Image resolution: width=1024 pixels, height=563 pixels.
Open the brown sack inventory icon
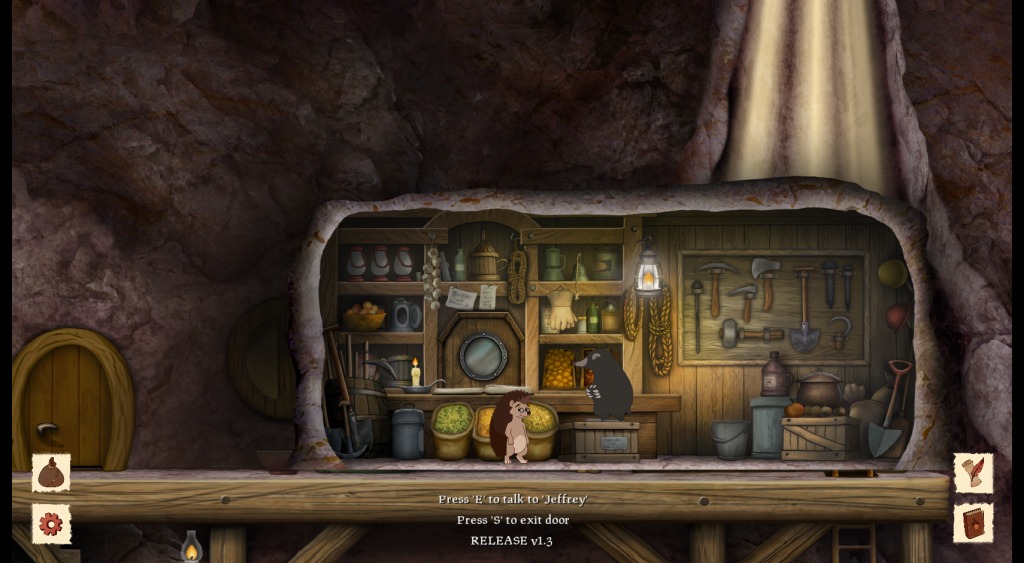pyautogui.click(x=51, y=473)
